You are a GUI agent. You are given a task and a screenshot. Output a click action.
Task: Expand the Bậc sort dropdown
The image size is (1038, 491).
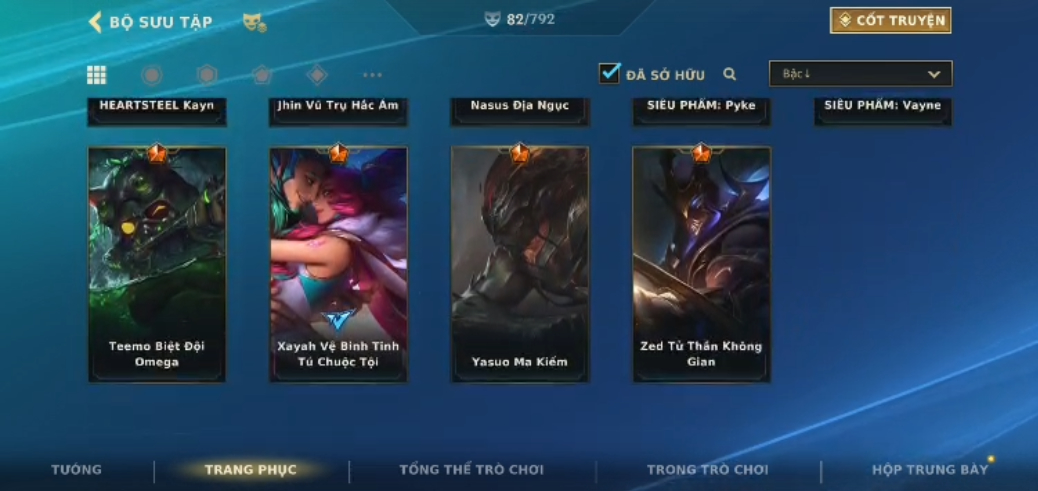tap(860, 74)
